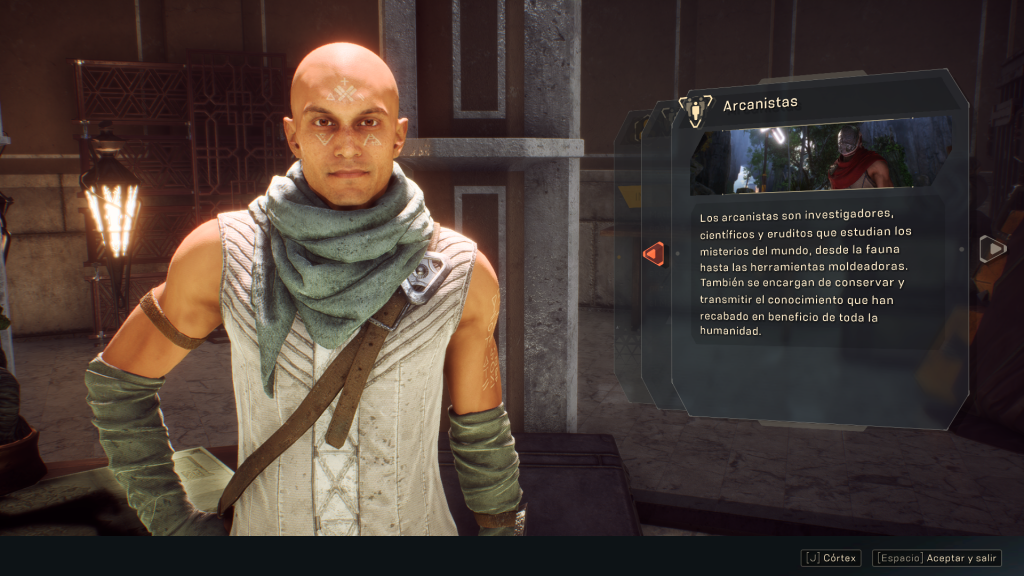The height and width of the screenshot is (576, 1024).
Task: Open the Córtex entry
Action: tap(830, 558)
